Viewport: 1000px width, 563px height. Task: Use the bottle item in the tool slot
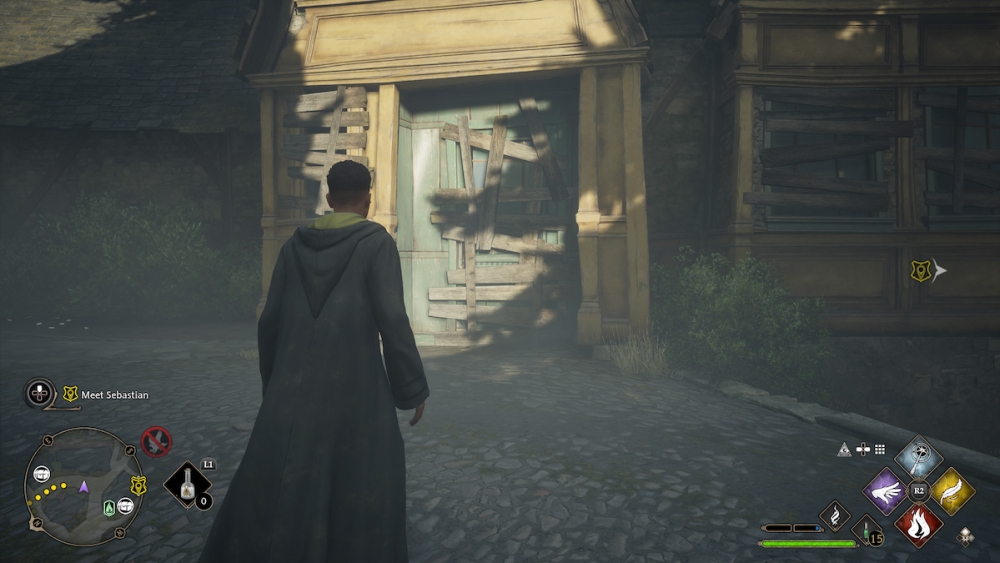(x=187, y=485)
